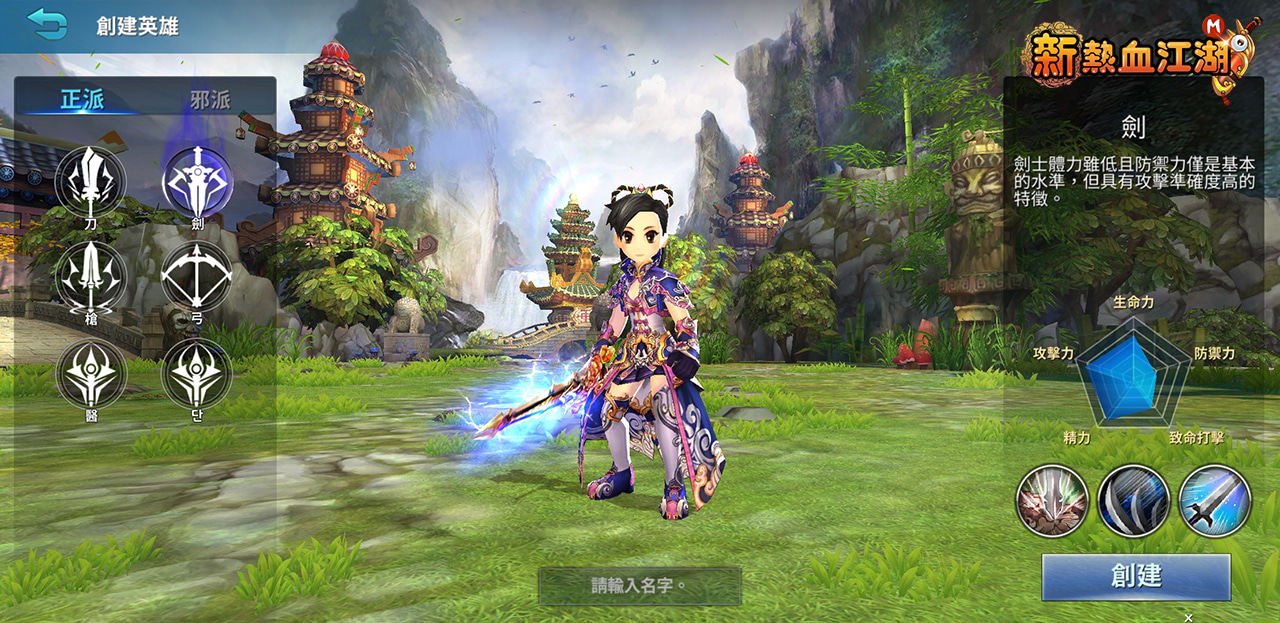The image size is (1280, 623).
Task: Confirm with the 創建 create button
Action: click(x=1136, y=576)
